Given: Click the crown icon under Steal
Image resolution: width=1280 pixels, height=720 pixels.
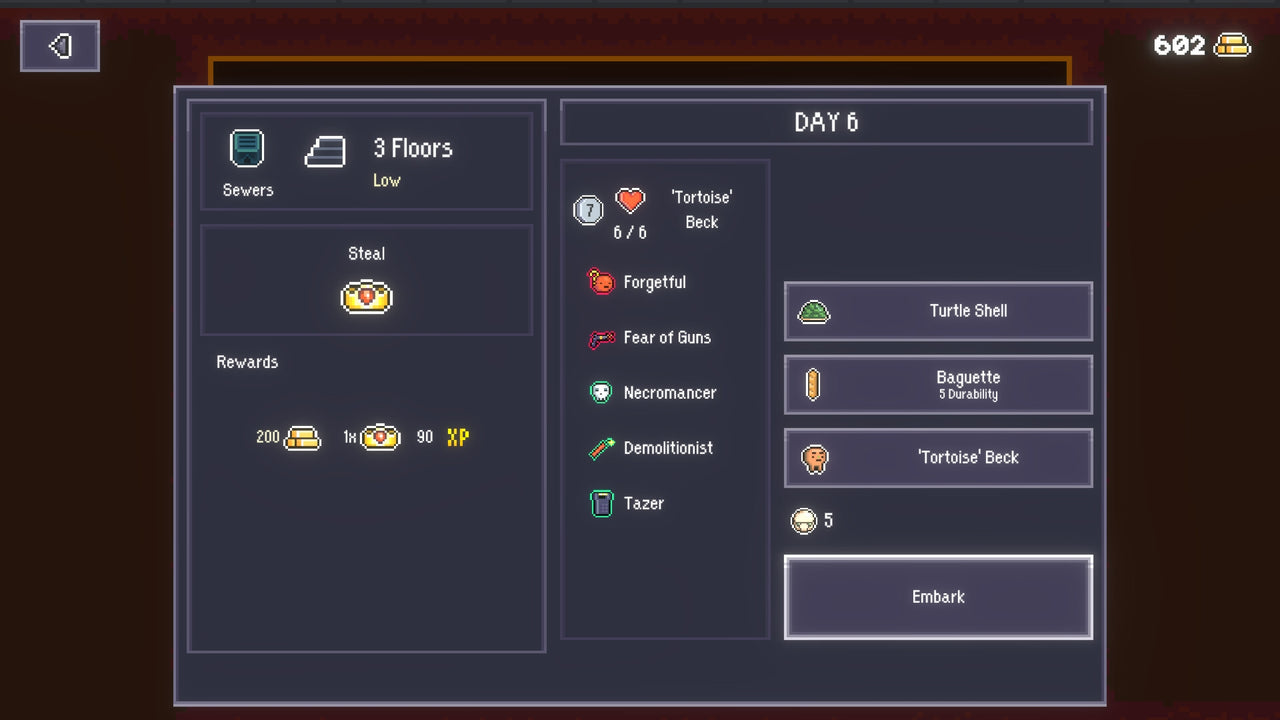Looking at the screenshot, I should 366,296.
